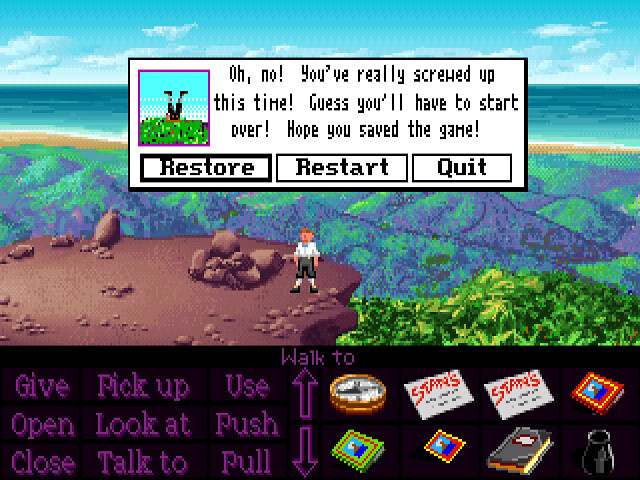Click the inventory up arrow
The height and width of the screenshot is (480, 640).
point(307,393)
